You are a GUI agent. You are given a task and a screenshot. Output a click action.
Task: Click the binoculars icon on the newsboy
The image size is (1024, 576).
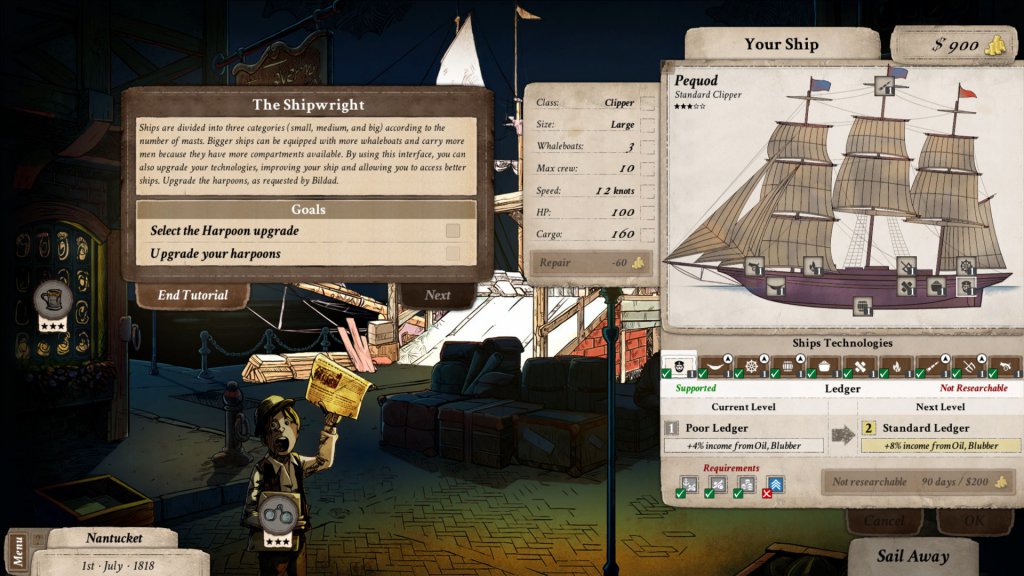(x=277, y=514)
